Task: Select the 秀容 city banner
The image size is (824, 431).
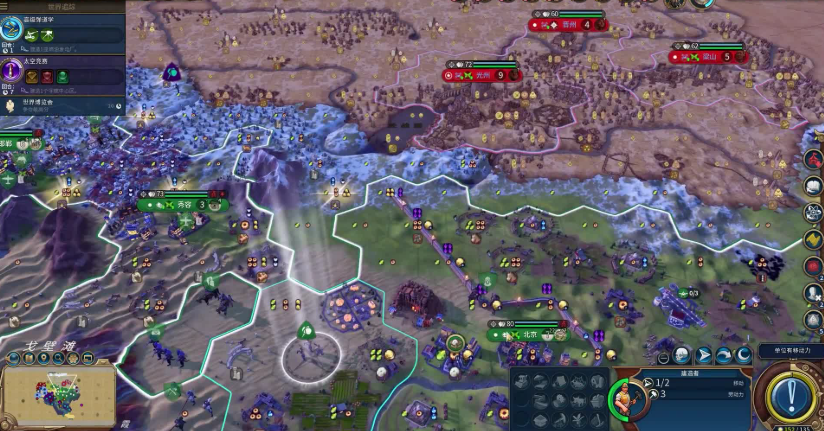Action: [183, 205]
